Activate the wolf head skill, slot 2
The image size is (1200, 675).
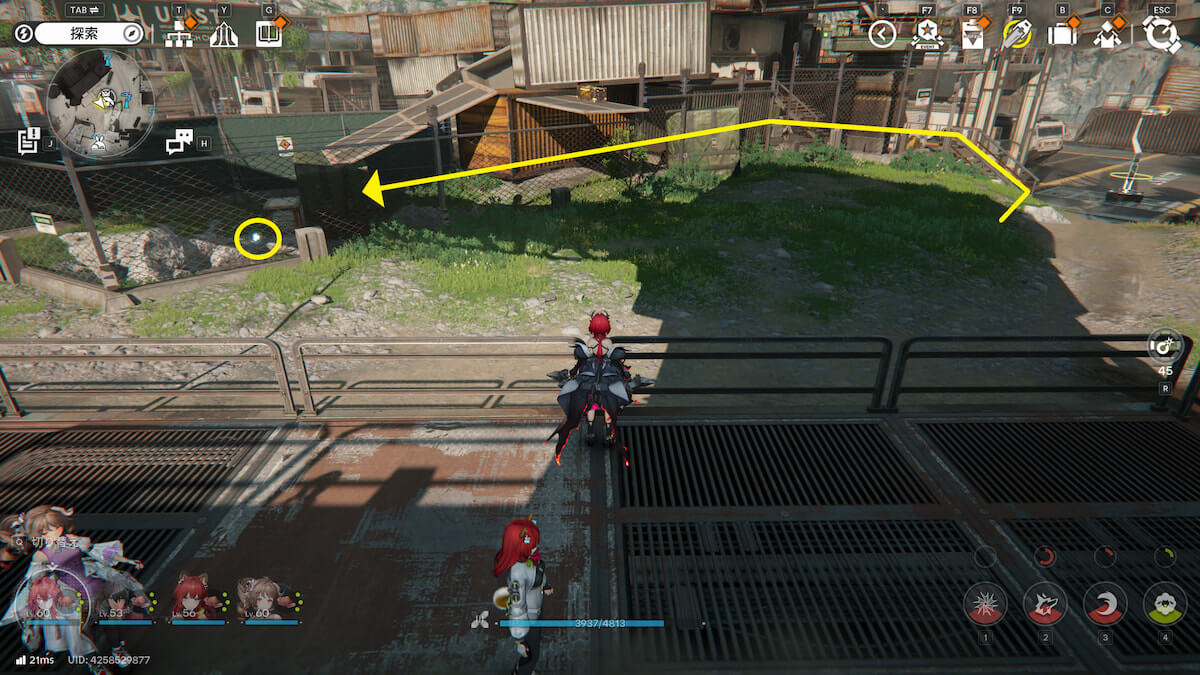1045,603
